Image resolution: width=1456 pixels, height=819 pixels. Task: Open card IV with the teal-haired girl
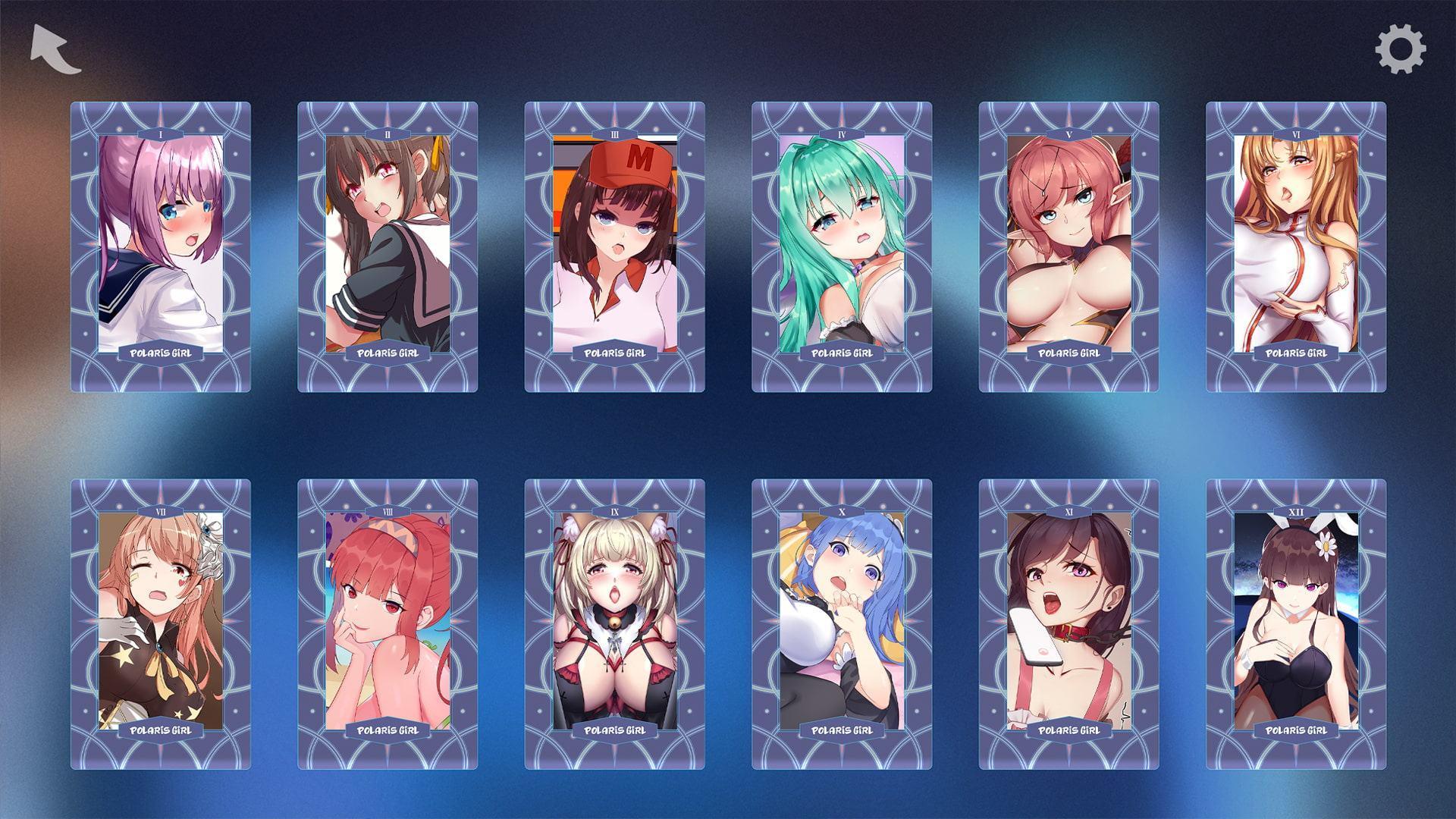[x=842, y=246]
